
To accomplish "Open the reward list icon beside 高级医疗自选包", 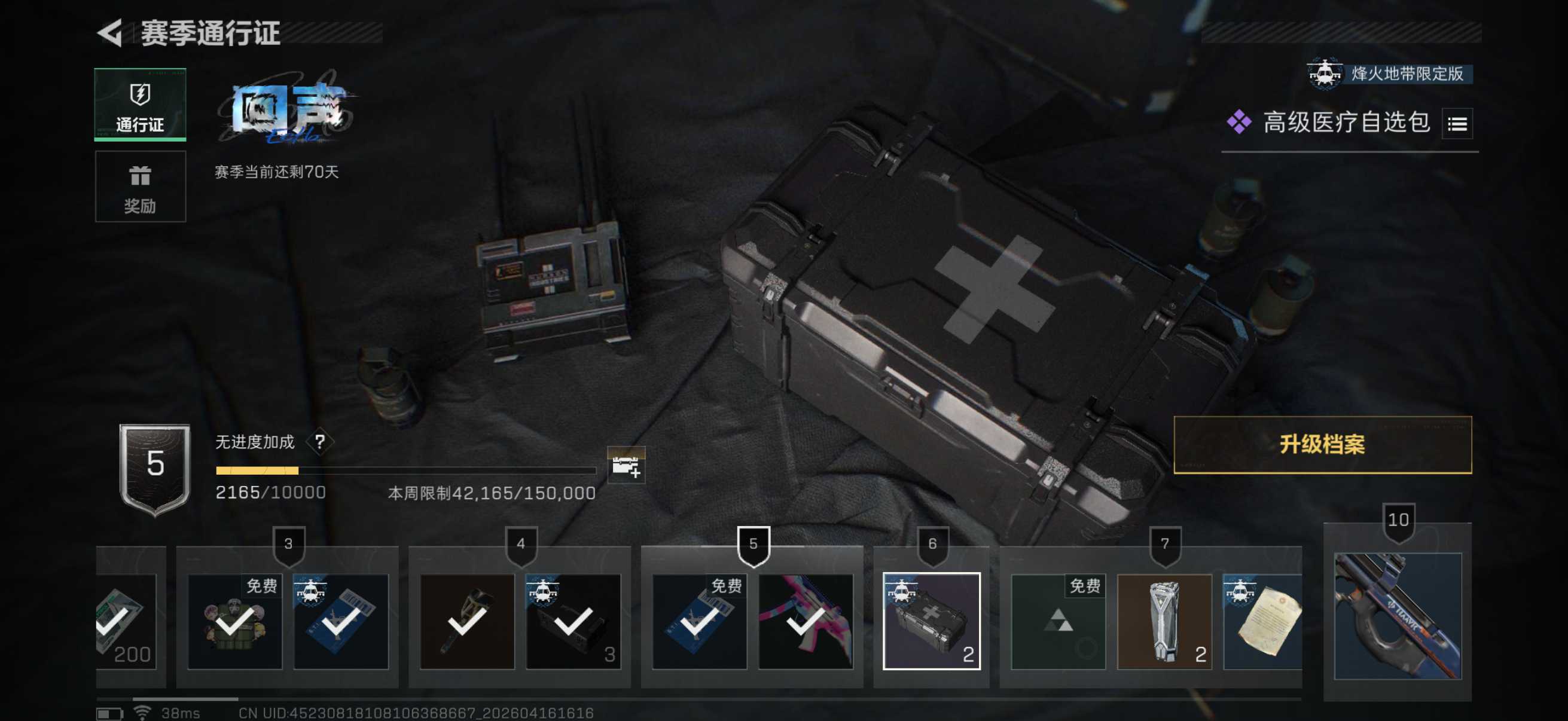I will pyautogui.click(x=1457, y=124).
